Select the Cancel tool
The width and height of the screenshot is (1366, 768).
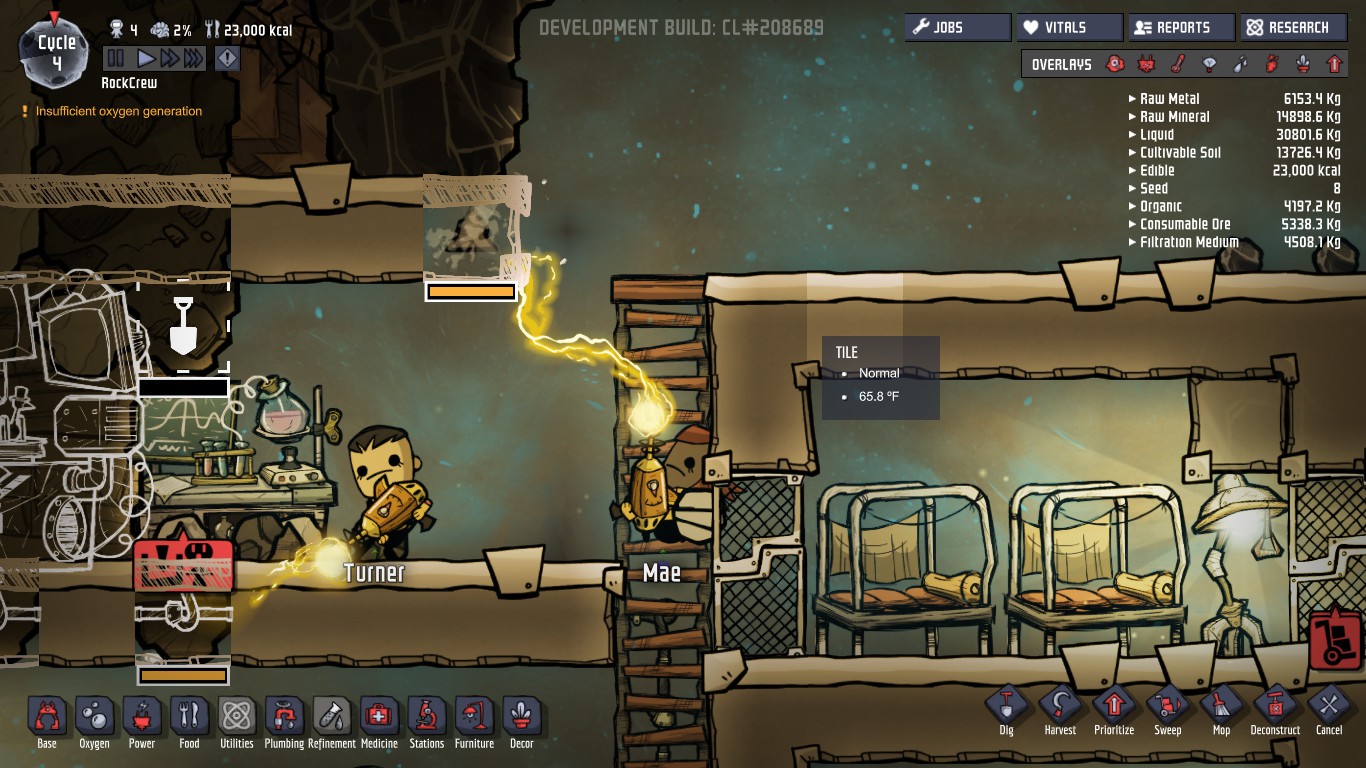point(1329,707)
